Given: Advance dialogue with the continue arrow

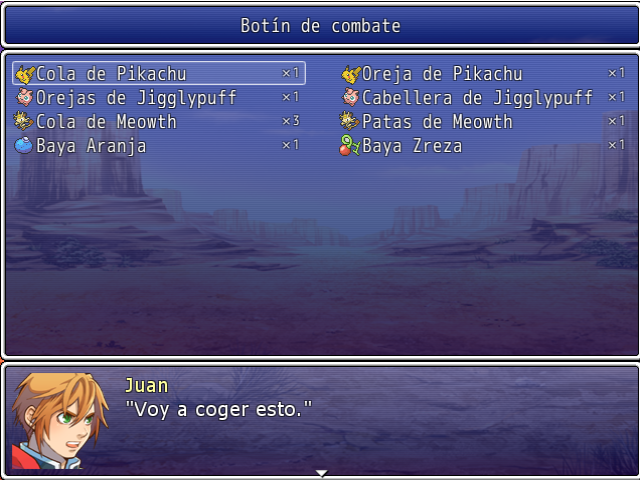Looking at the screenshot, I should click(x=321, y=472).
